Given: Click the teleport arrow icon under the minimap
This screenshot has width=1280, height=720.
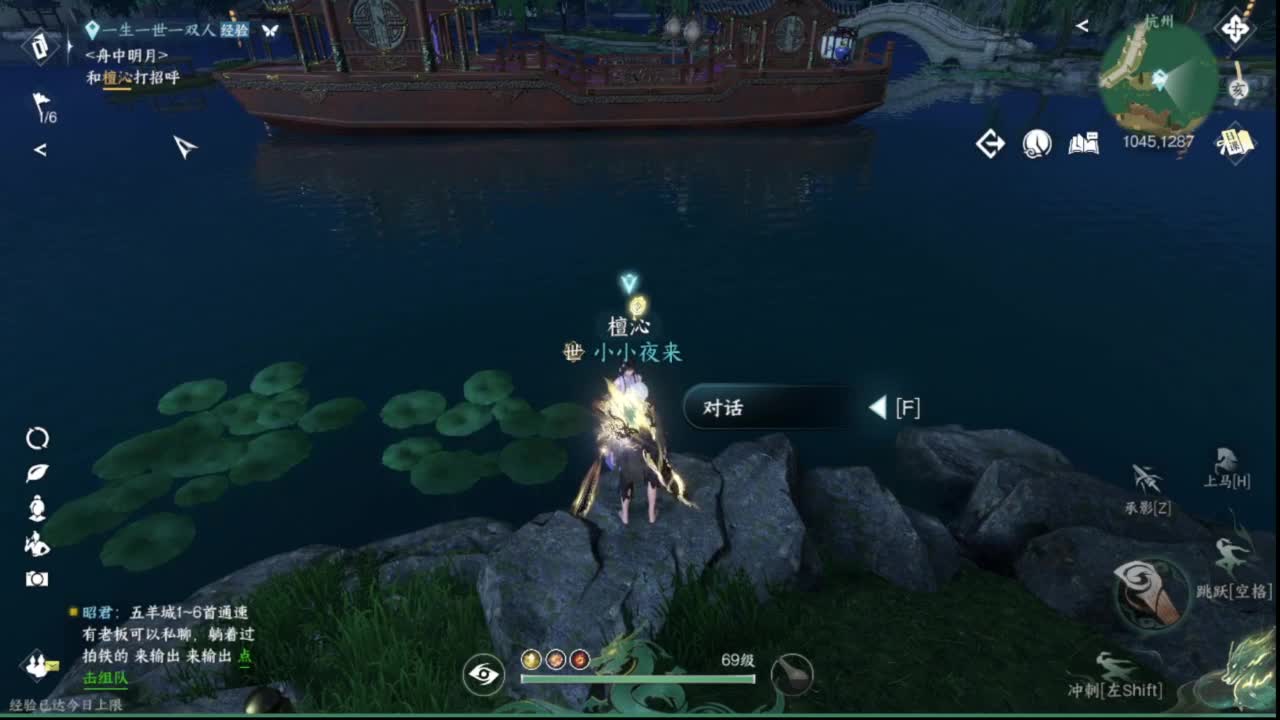Looking at the screenshot, I should click(x=990, y=143).
